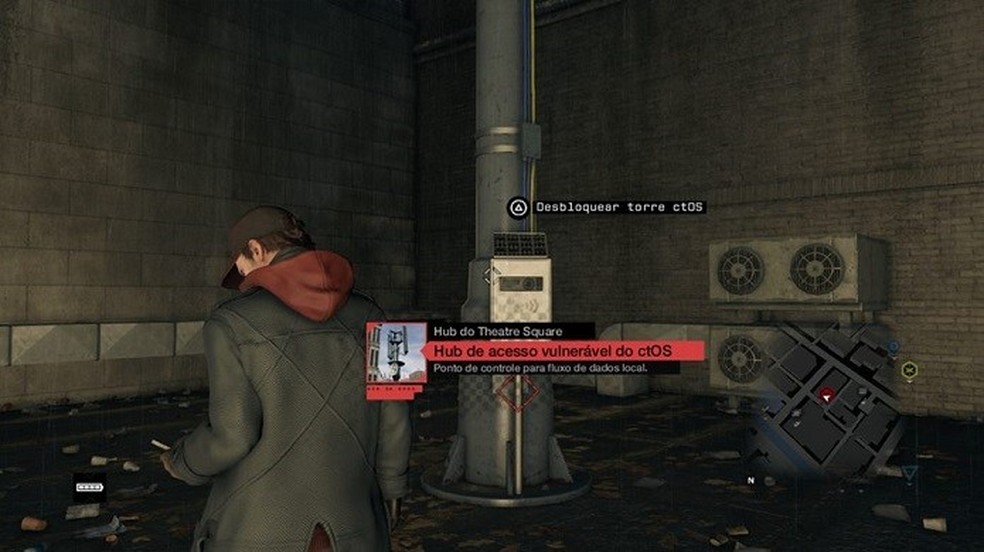984x552 pixels.
Task: Click the red diamond hack marker
Action: click(x=514, y=393)
